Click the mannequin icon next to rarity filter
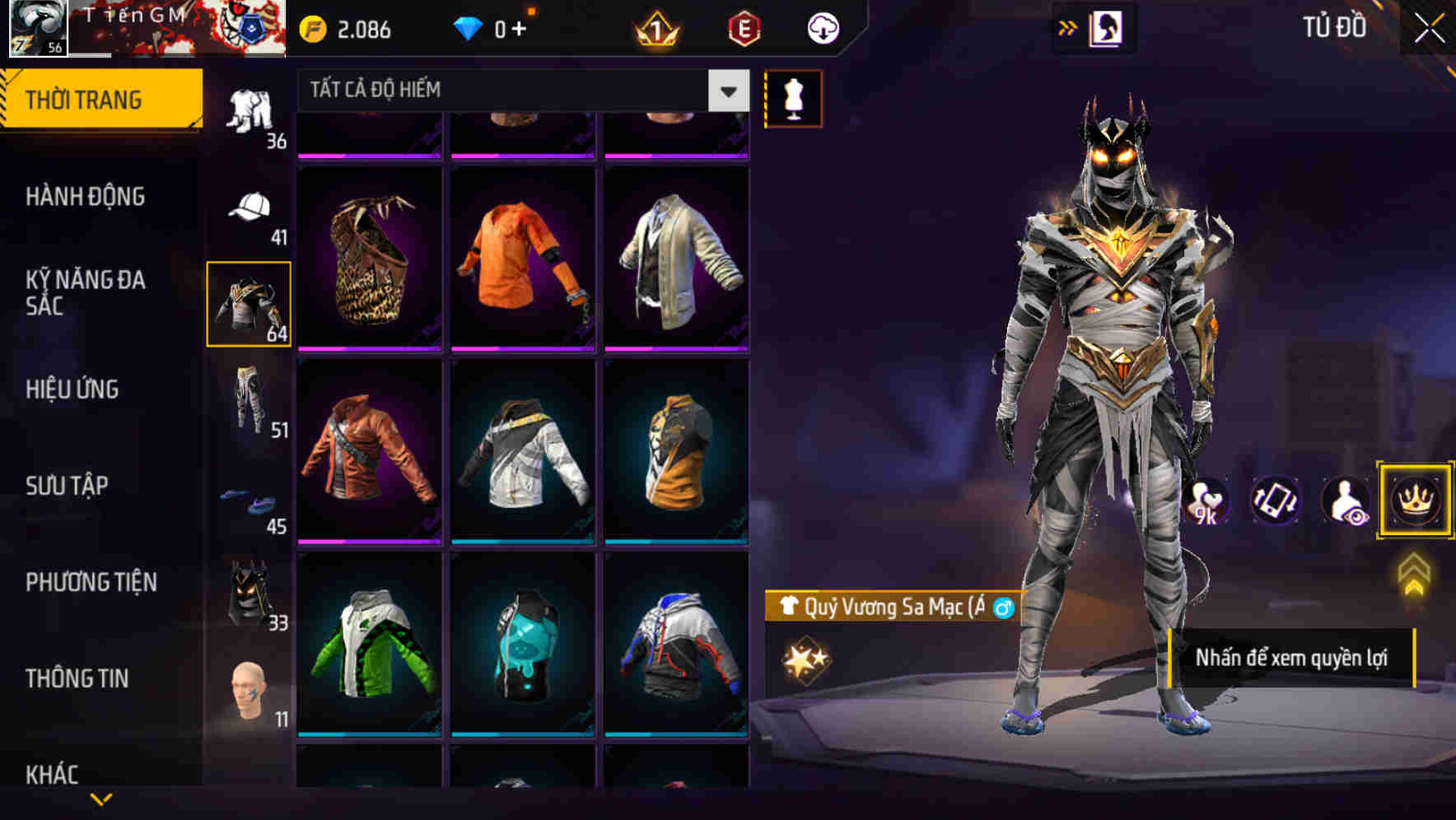The image size is (1456, 820). click(x=793, y=97)
